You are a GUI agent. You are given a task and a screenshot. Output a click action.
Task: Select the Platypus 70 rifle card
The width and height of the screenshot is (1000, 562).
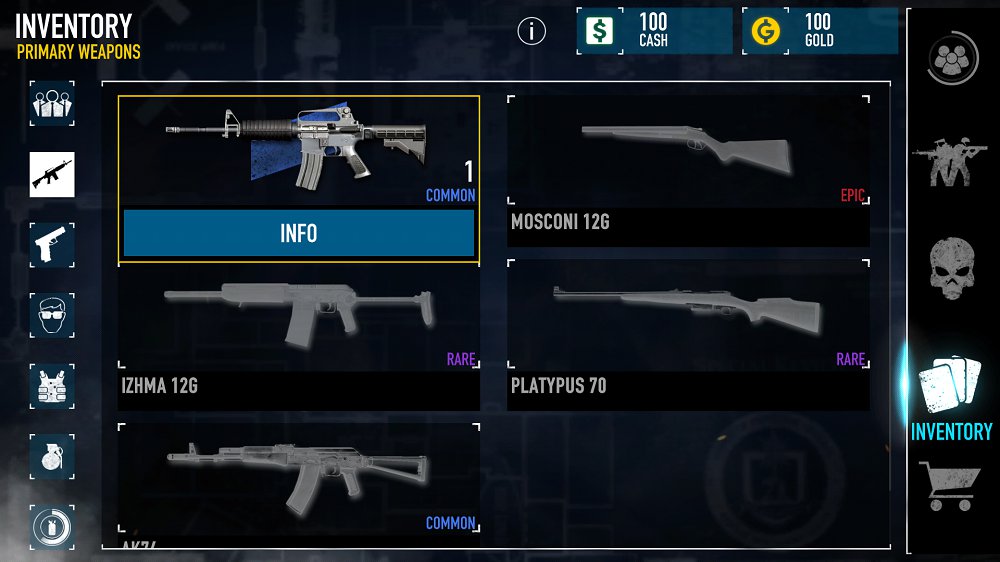click(687, 335)
